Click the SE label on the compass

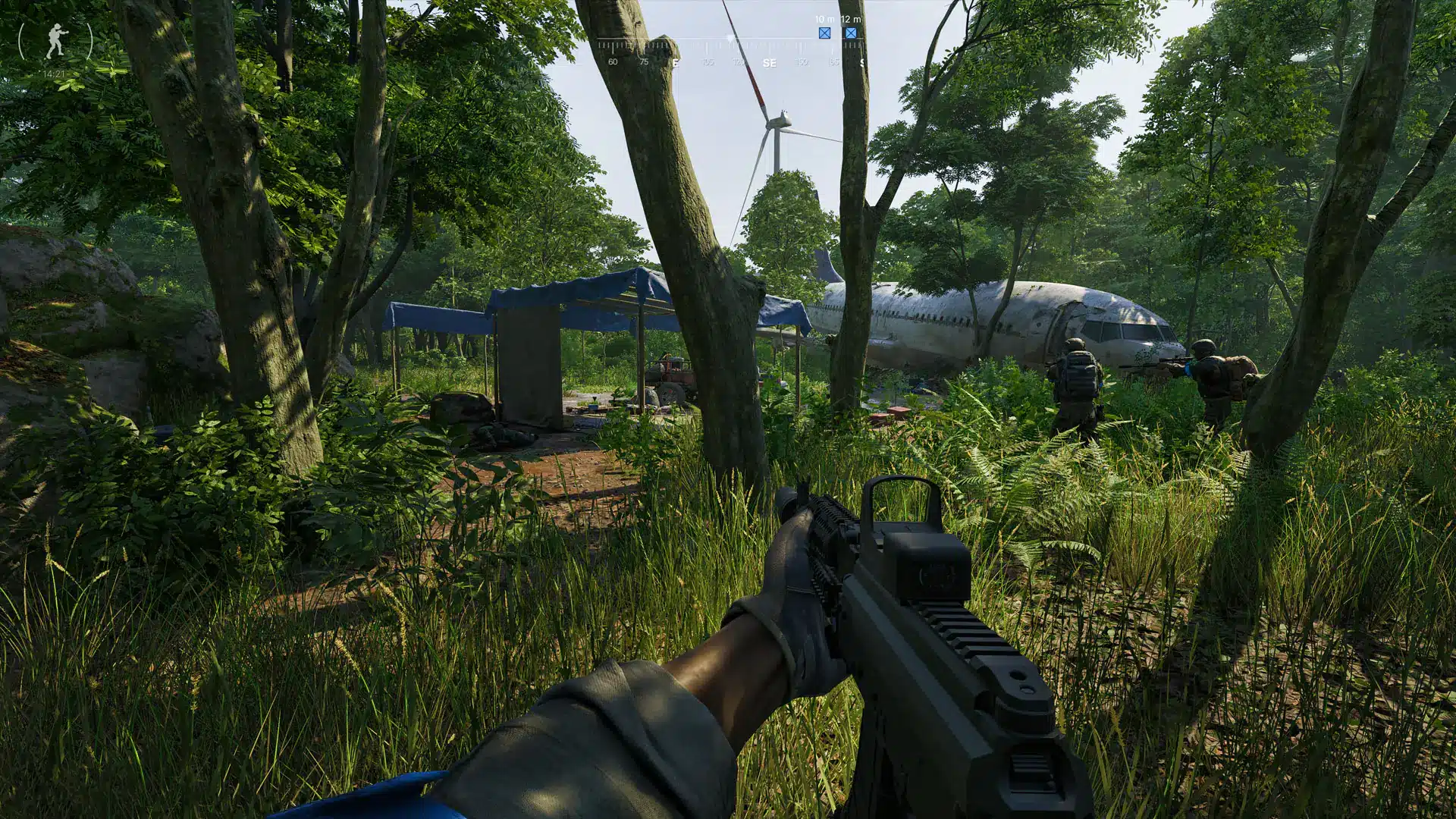(770, 64)
